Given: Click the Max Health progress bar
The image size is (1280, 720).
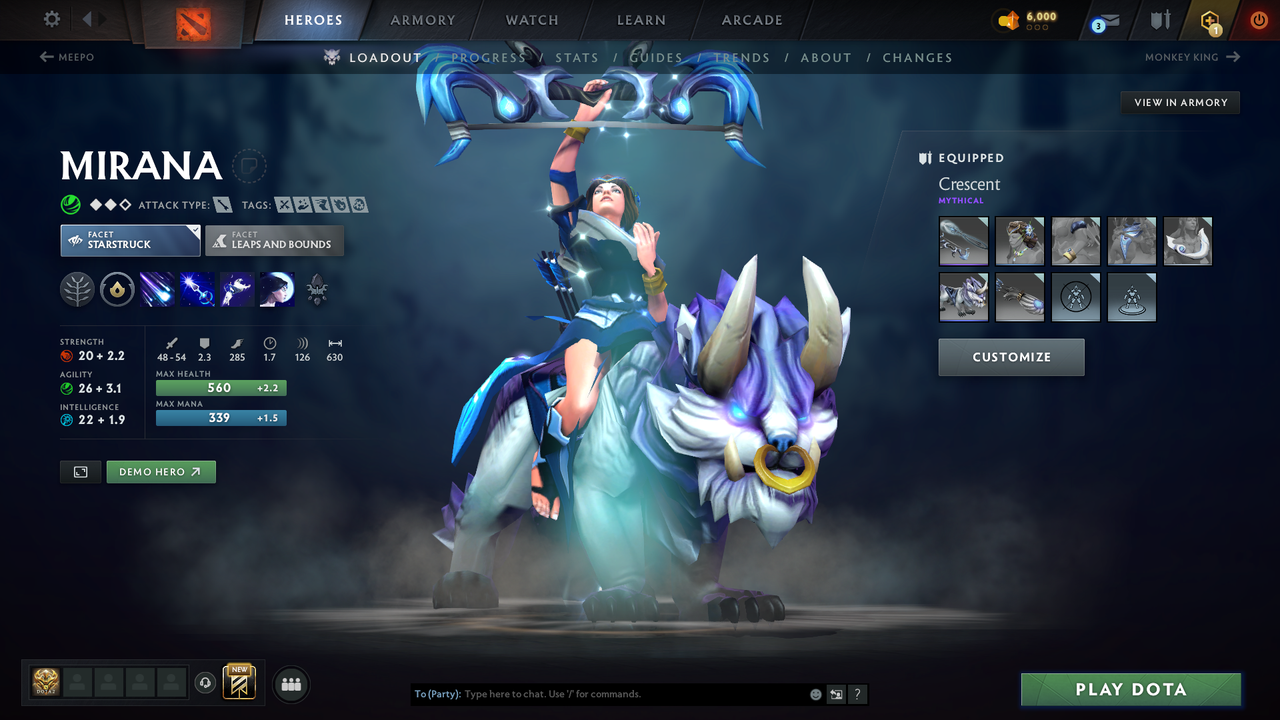Looking at the screenshot, I should click(x=221, y=387).
